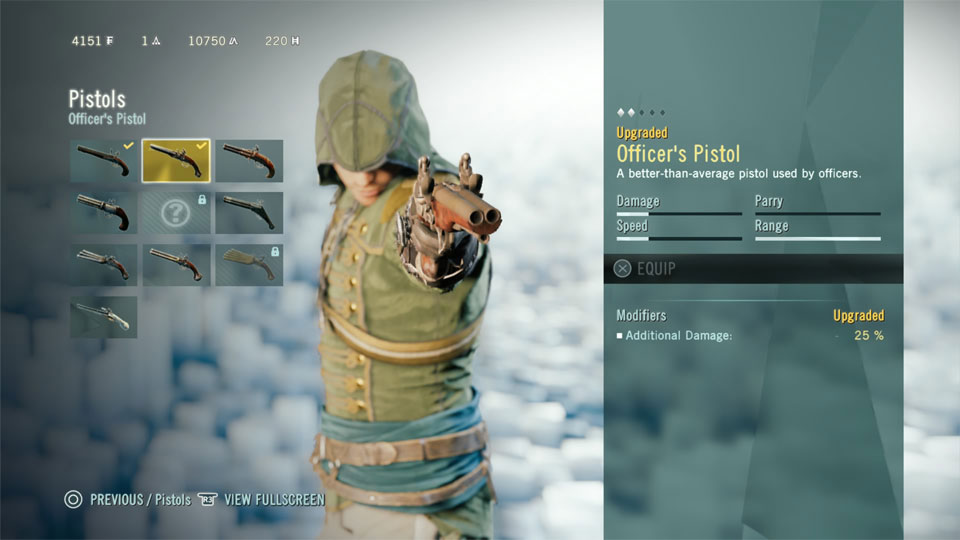
Task: Select the white-handled pistol in the last row
Action: tap(104, 317)
